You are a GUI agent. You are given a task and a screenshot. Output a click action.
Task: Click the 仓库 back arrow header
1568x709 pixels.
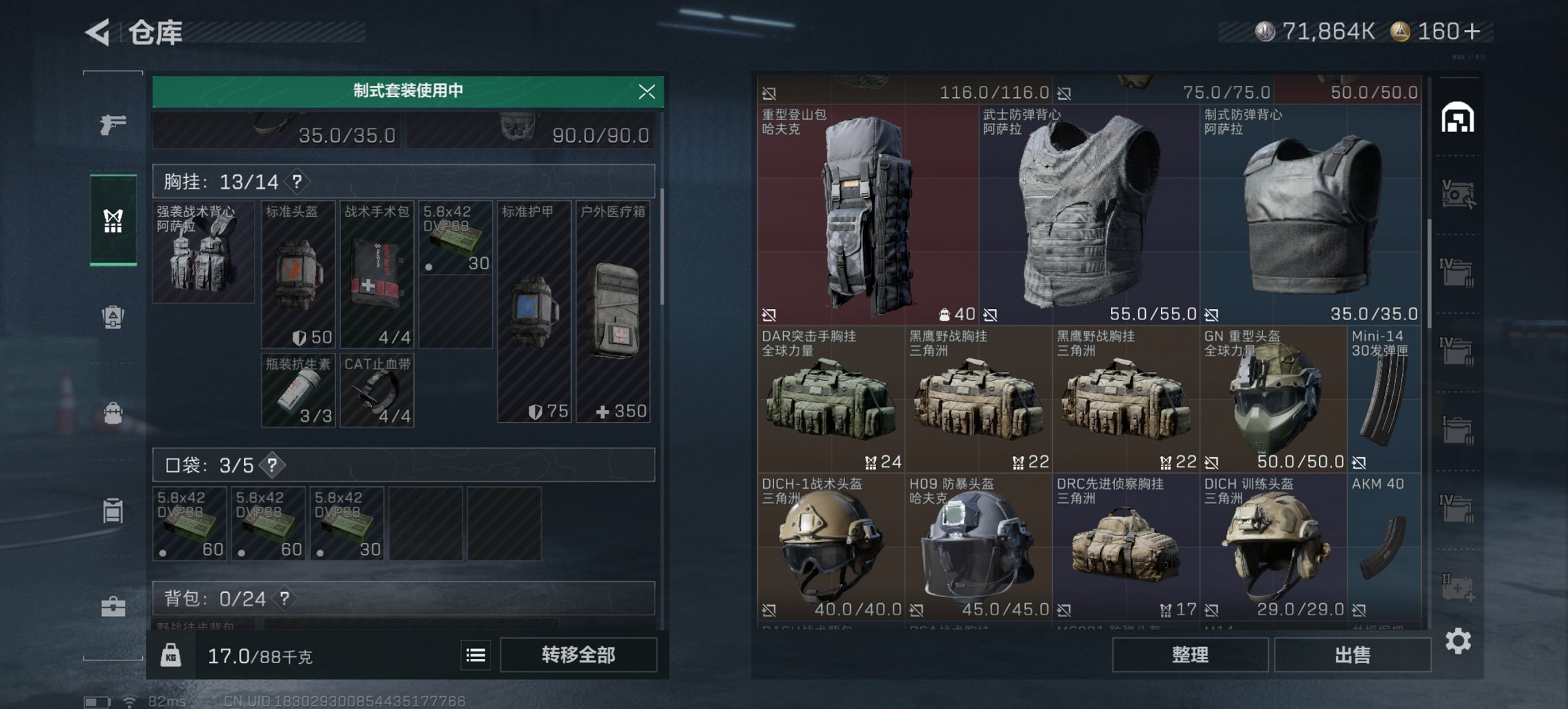click(97, 33)
